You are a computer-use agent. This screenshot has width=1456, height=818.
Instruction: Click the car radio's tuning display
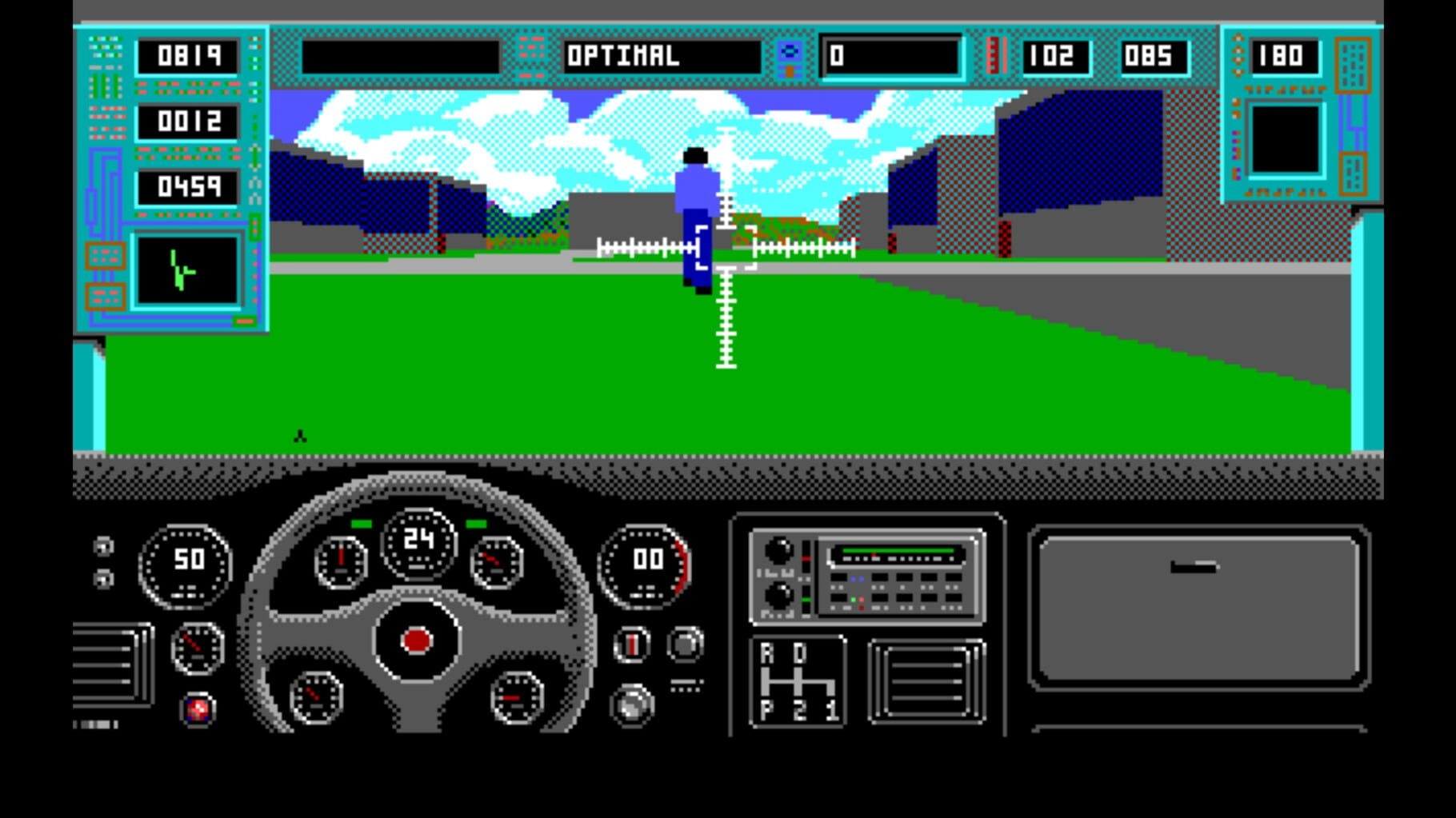pos(896,554)
